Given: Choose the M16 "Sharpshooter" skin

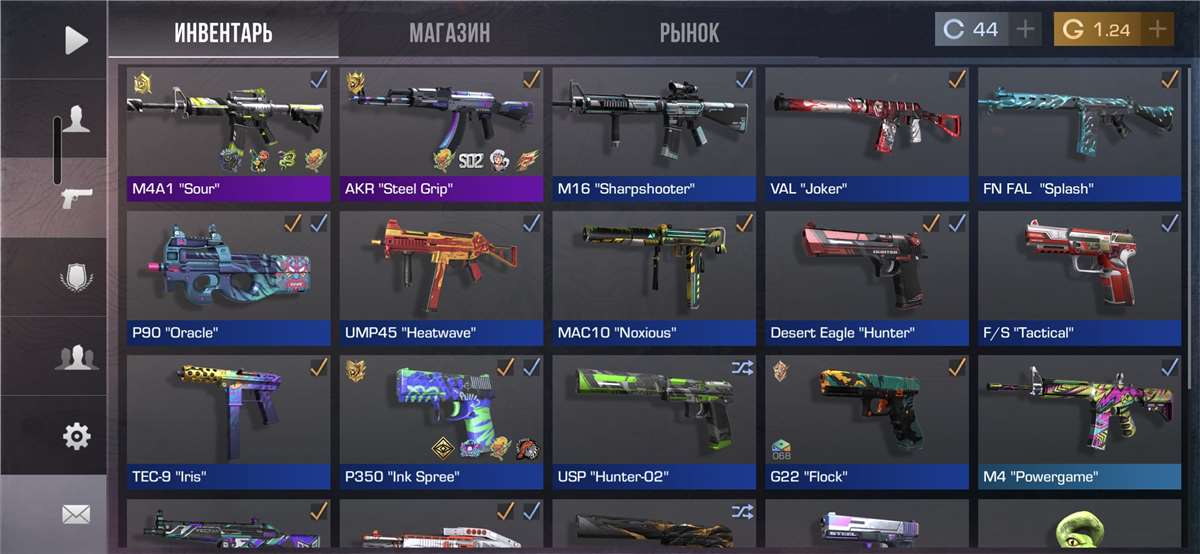Looking at the screenshot, I should pos(654,134).
